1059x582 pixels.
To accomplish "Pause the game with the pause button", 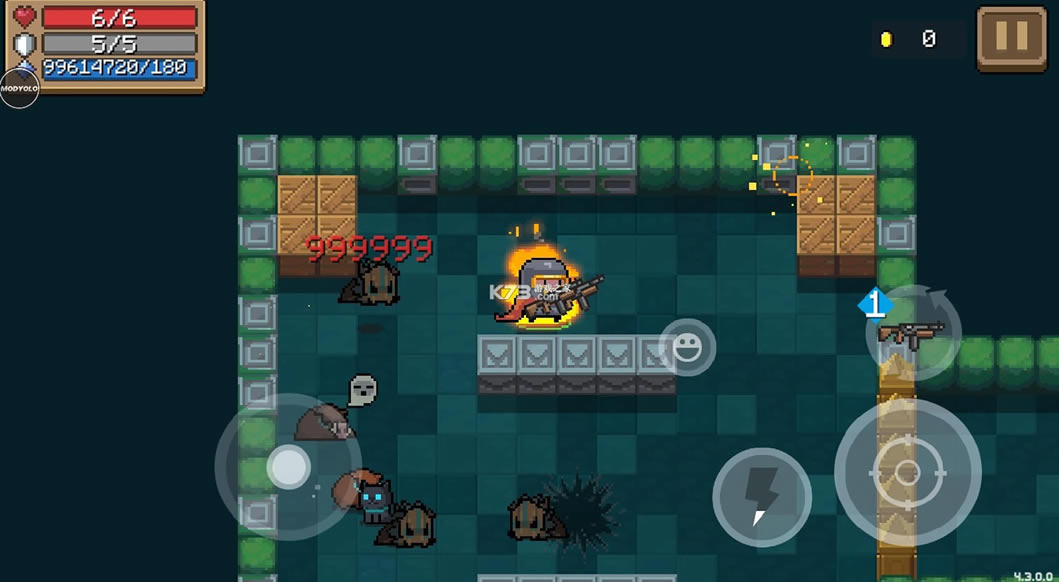I will coord(1011,39).
